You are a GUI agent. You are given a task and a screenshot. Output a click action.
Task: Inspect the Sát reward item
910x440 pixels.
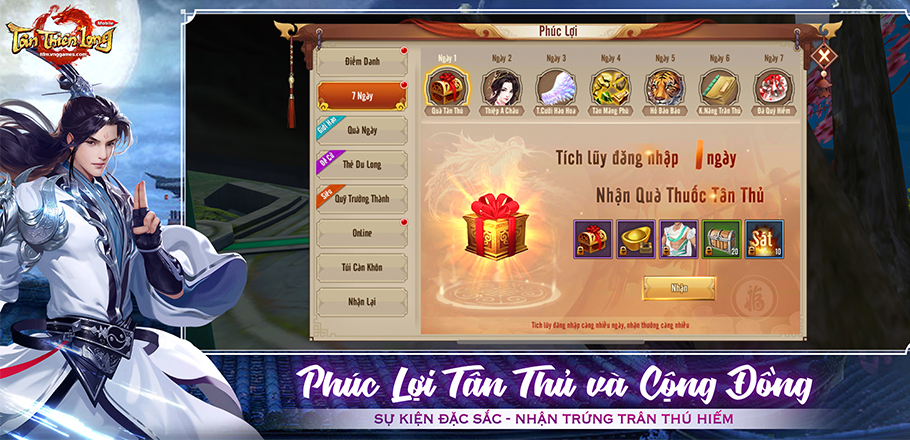(x=764, y=239)
